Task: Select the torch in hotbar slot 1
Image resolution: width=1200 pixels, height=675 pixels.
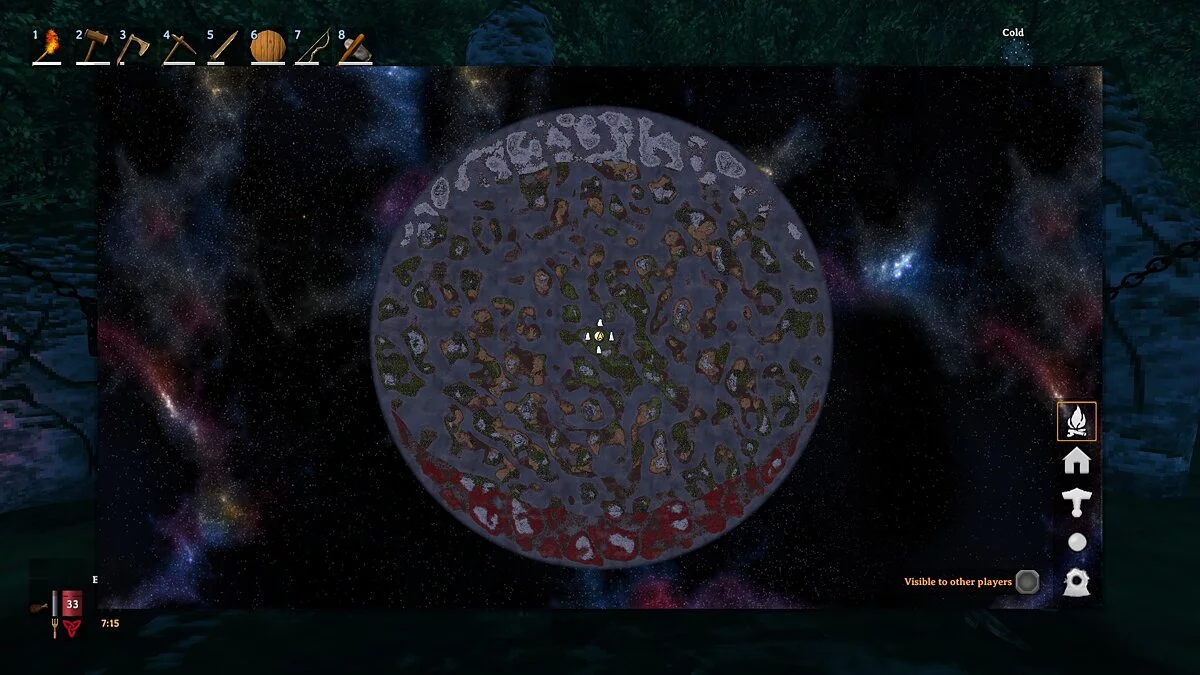Action: (48, 48)
